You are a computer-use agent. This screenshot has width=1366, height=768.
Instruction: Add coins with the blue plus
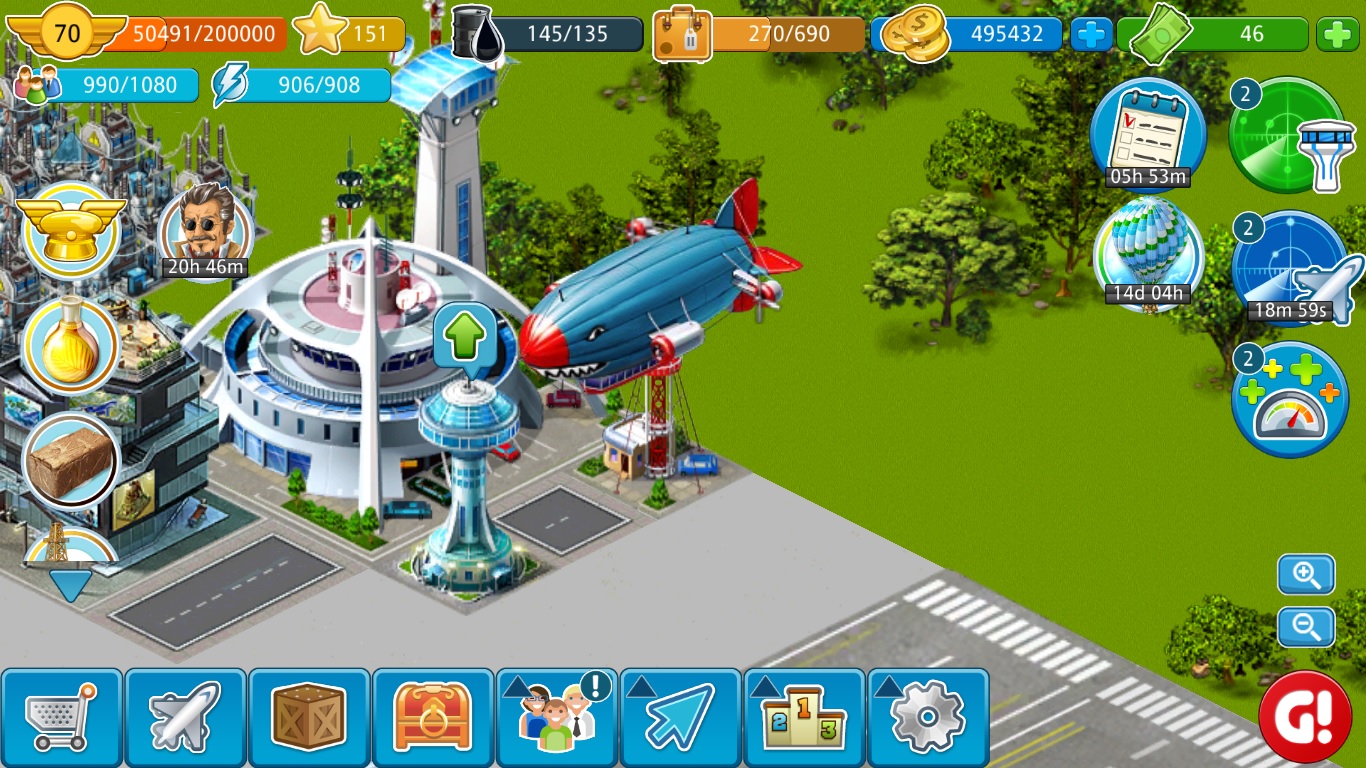point(1092,35)
